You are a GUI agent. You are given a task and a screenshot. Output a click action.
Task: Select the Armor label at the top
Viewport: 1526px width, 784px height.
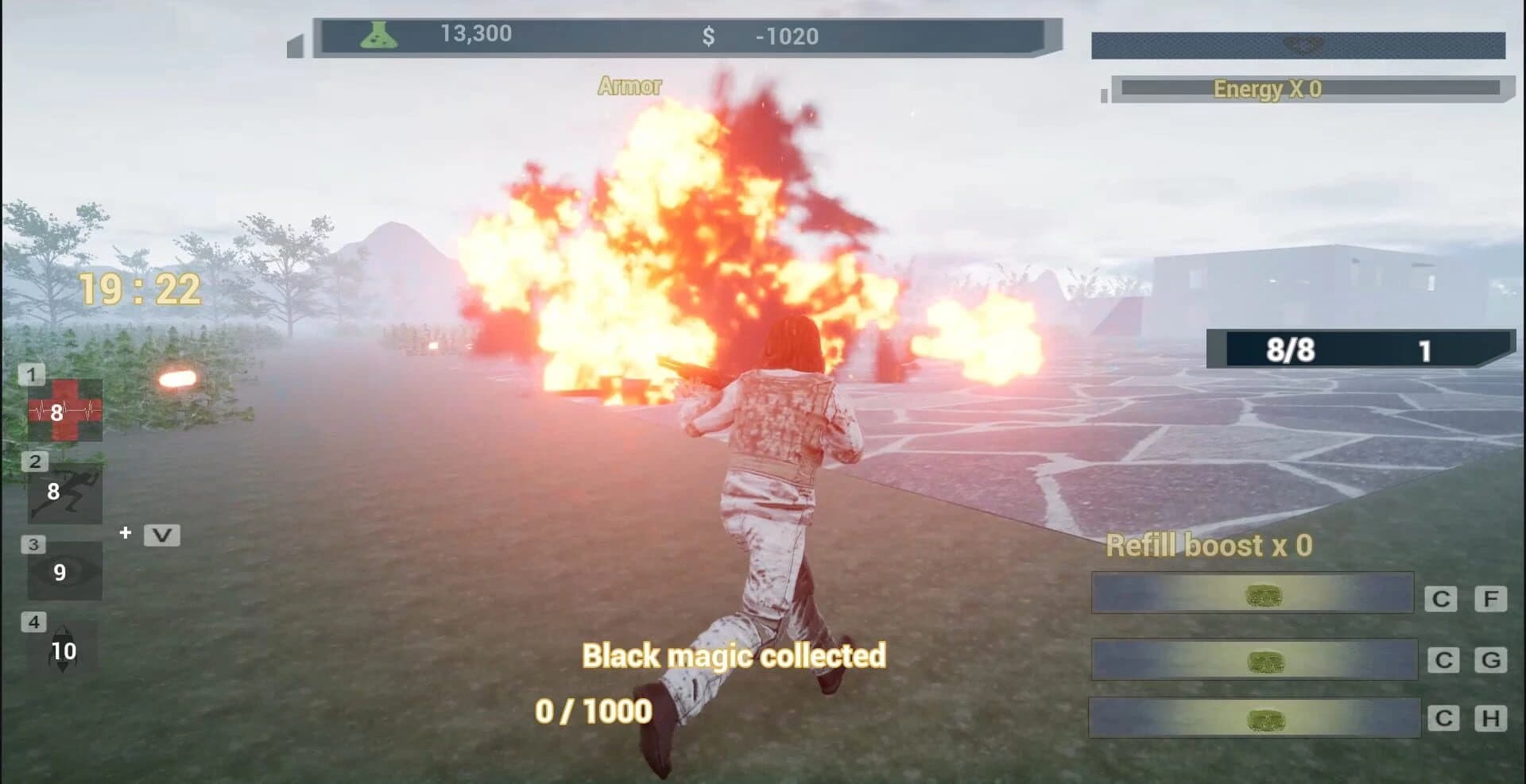pos(629,85)
